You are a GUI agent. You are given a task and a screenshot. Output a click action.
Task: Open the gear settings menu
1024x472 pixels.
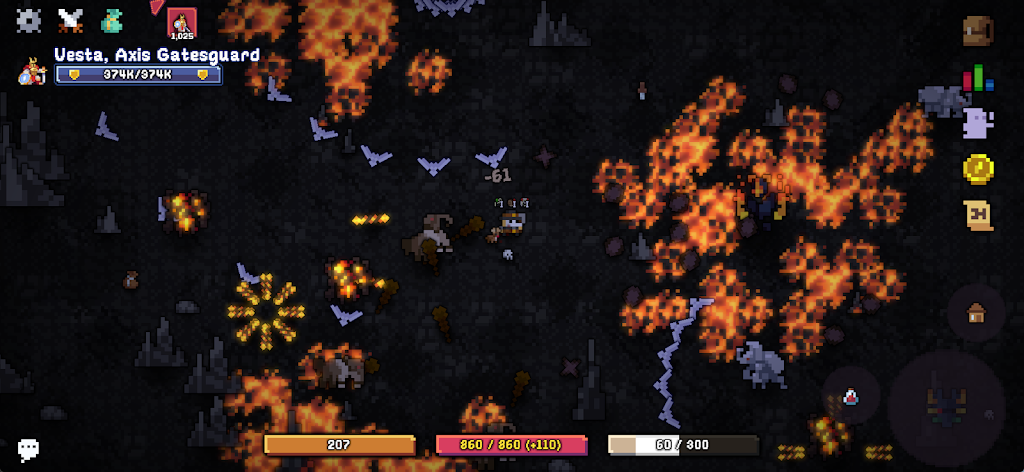(29, 20)
